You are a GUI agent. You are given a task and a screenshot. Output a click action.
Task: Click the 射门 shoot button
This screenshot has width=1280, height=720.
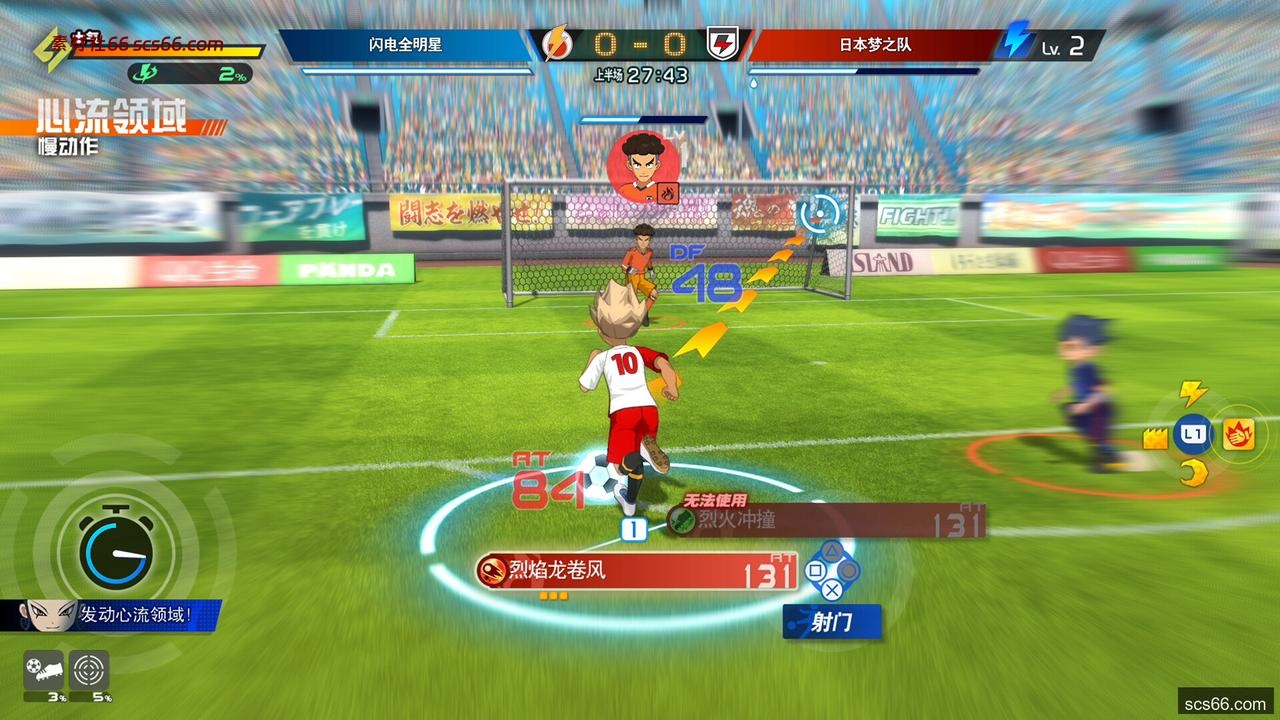[x=832, y=622]
